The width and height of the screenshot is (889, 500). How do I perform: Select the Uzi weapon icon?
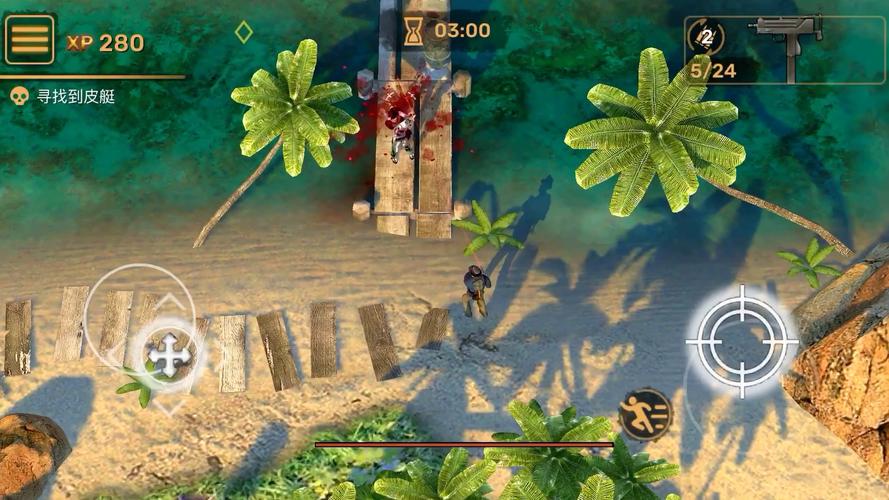pos(789,36)
